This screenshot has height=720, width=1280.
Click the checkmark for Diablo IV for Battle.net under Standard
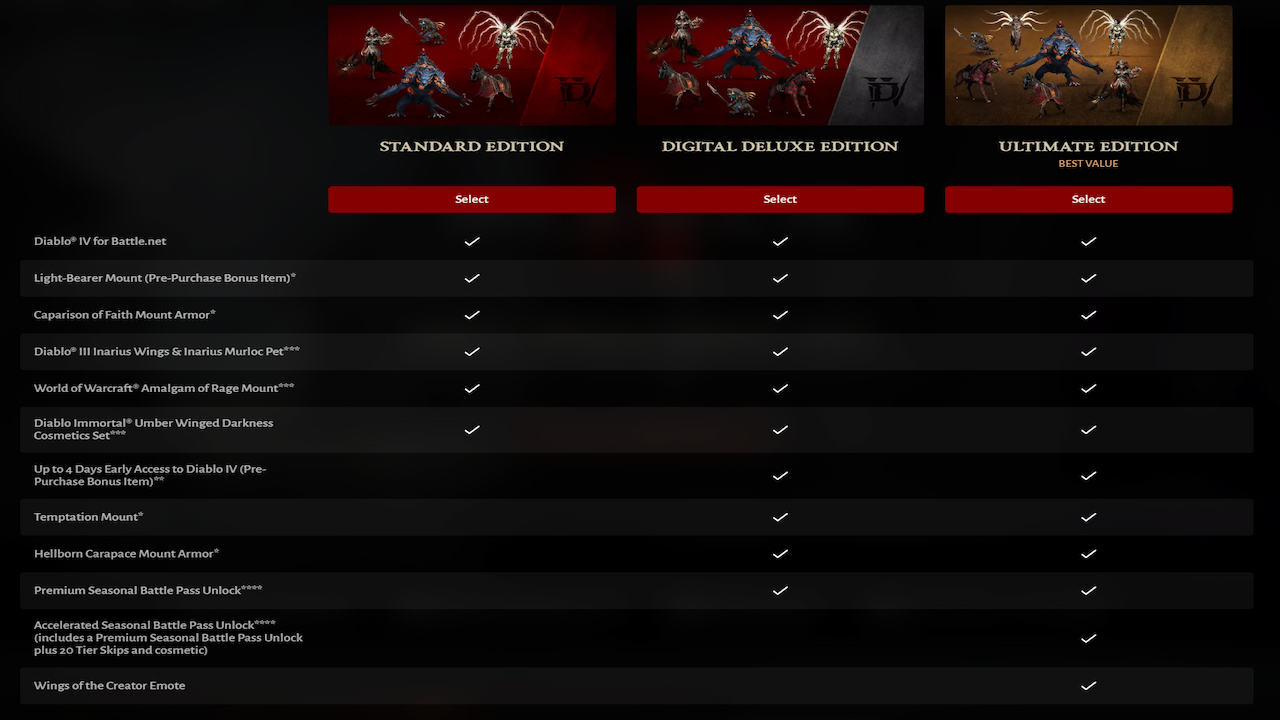pos(471,241)
